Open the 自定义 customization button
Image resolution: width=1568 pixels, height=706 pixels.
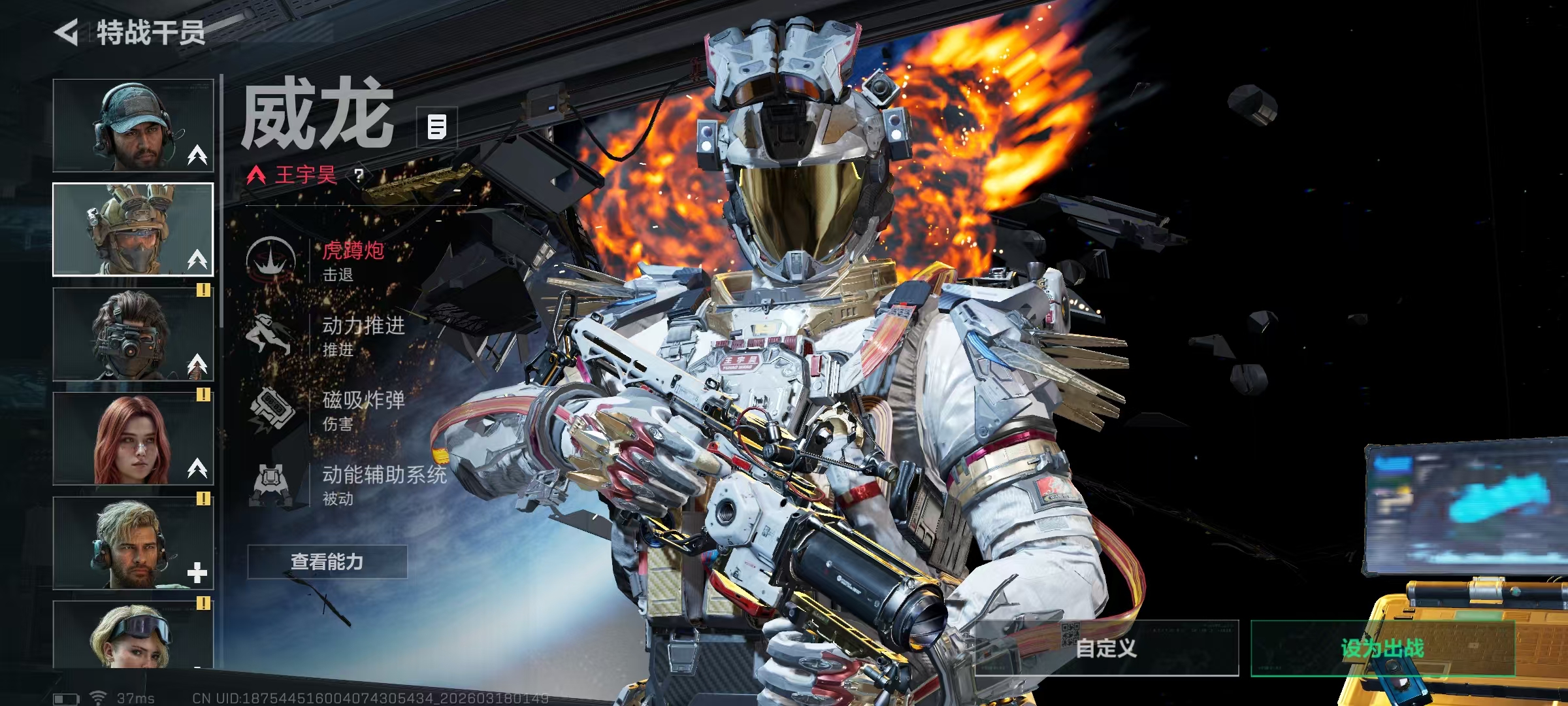pyautogui.click(x=1106, y=648)
